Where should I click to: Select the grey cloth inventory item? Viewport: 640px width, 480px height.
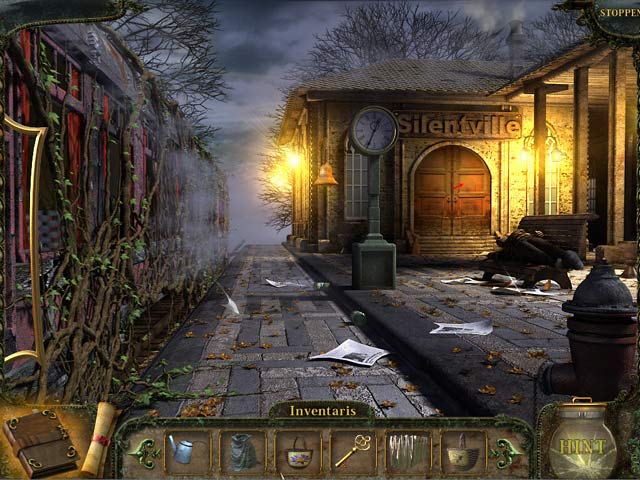tap(241, 451)
